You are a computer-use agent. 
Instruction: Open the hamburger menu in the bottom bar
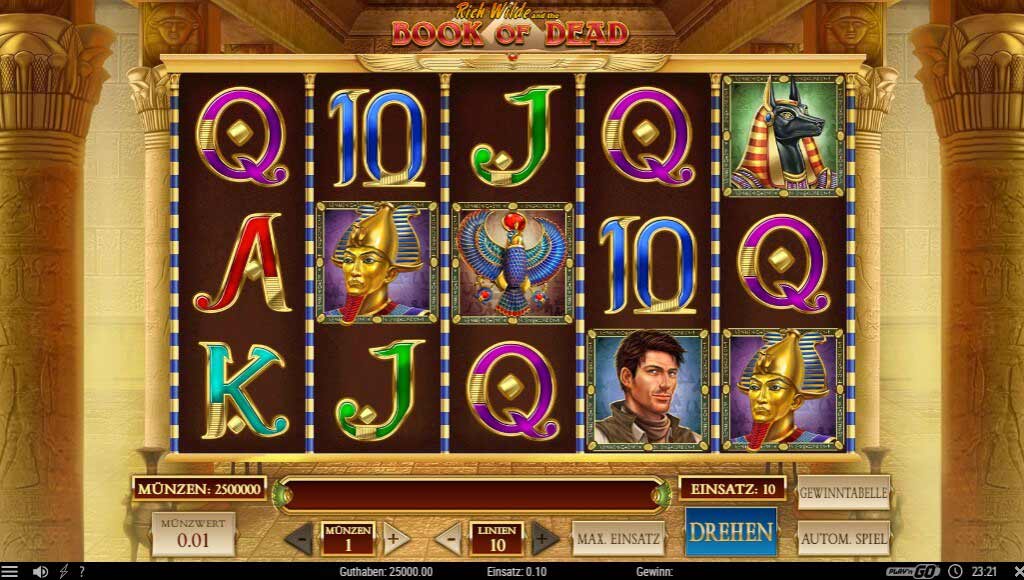10,571
